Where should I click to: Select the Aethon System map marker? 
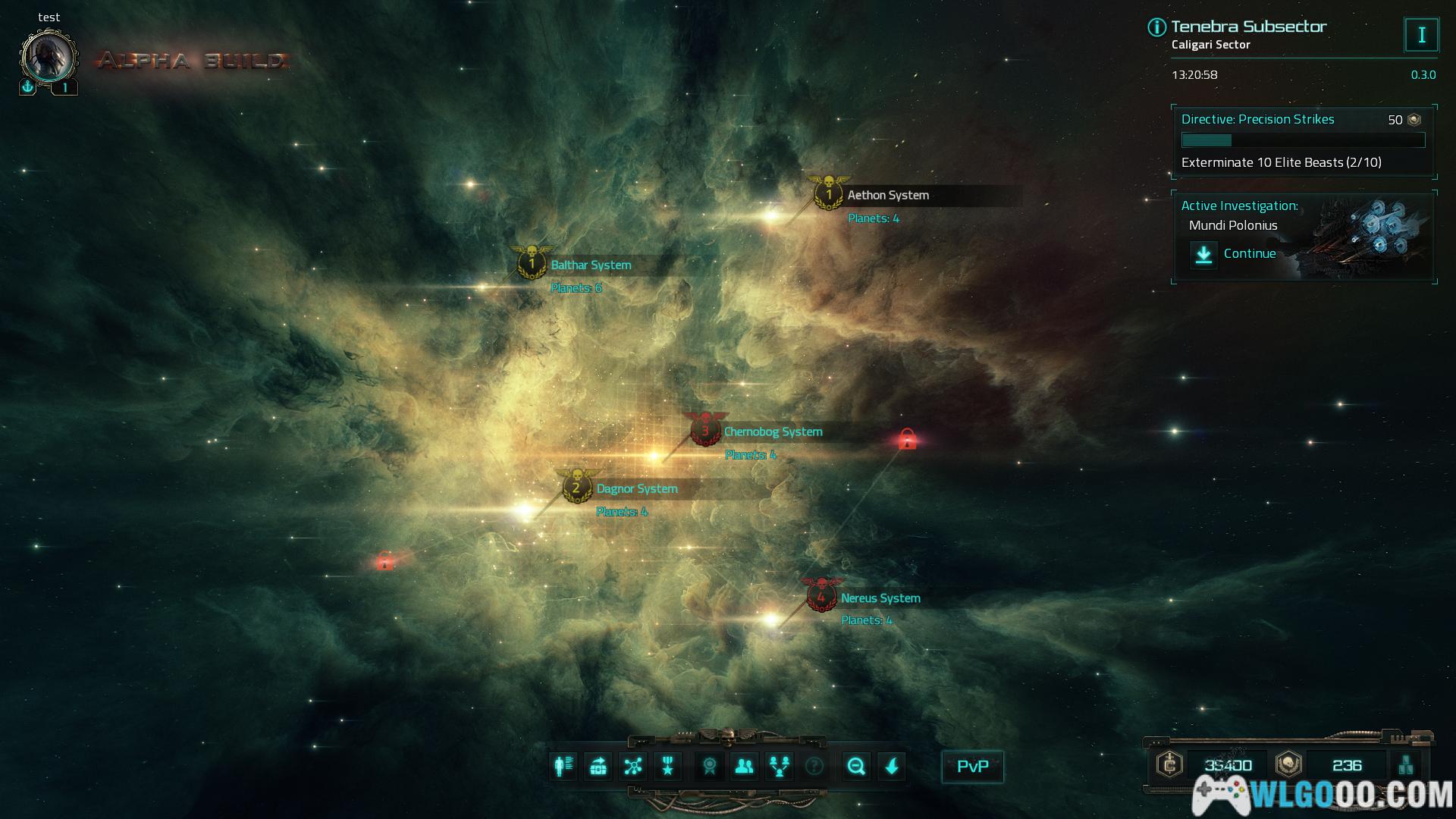(x=829, y=194)
